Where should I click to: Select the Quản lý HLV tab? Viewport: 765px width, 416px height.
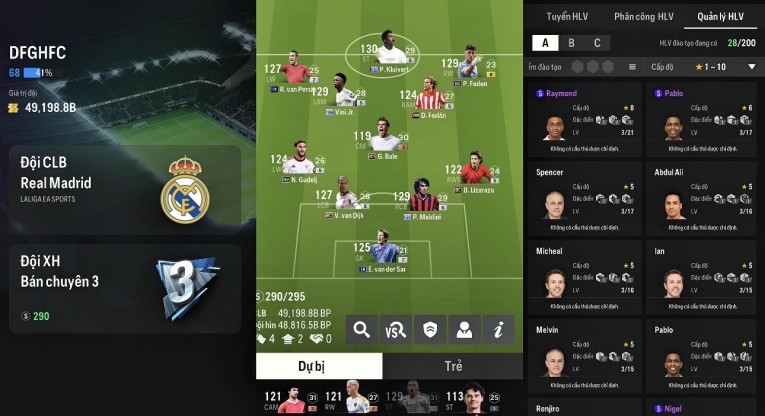pyautogui.click(x=721, y=17)
